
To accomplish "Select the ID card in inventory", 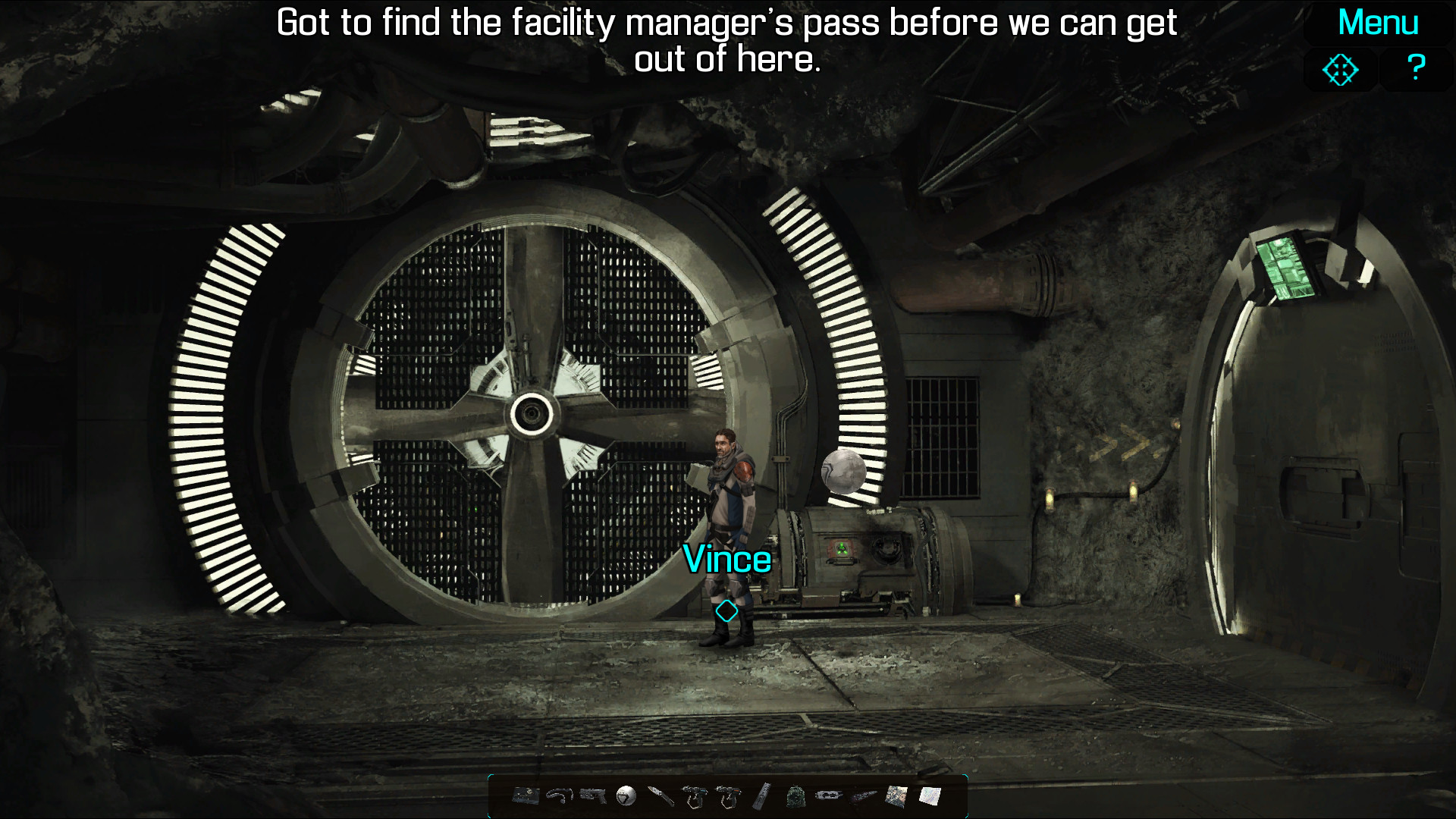I will click(x=526, y=795).
